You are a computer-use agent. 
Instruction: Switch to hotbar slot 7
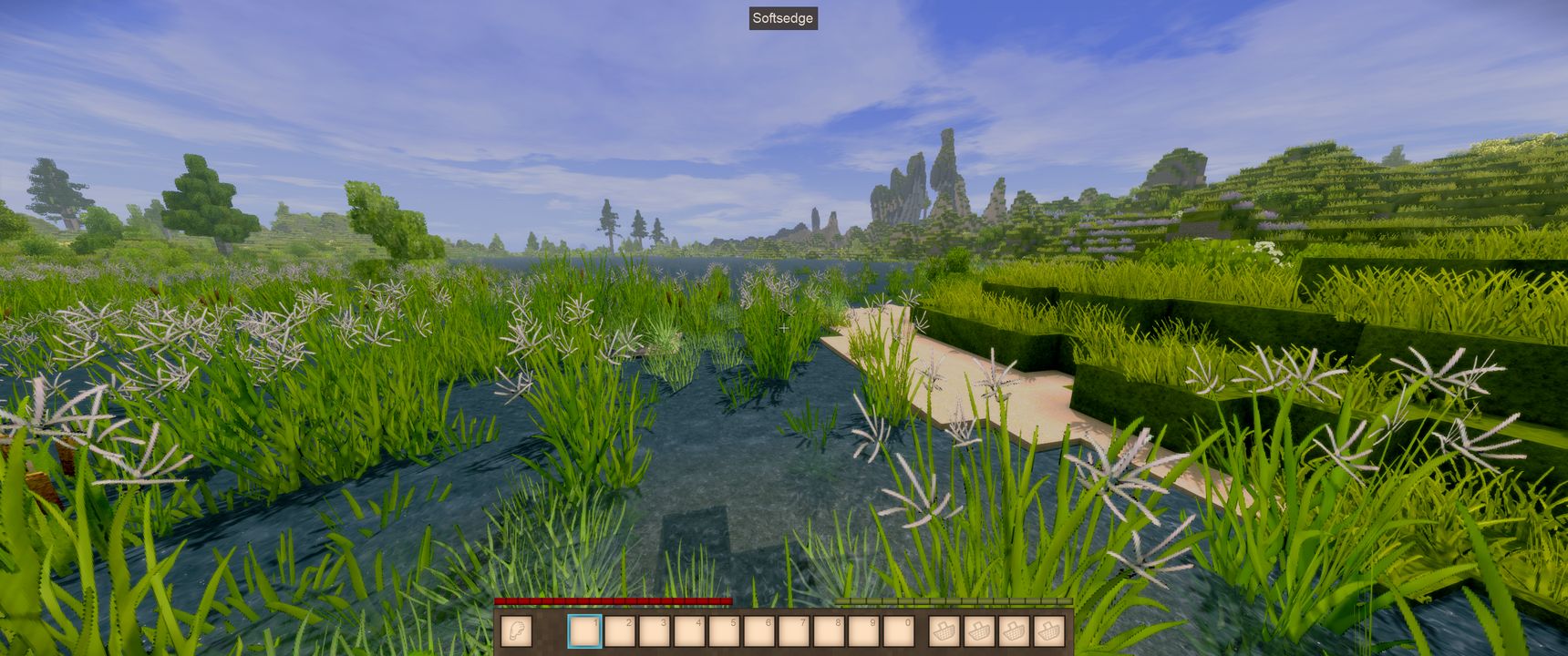click(793, 630)
